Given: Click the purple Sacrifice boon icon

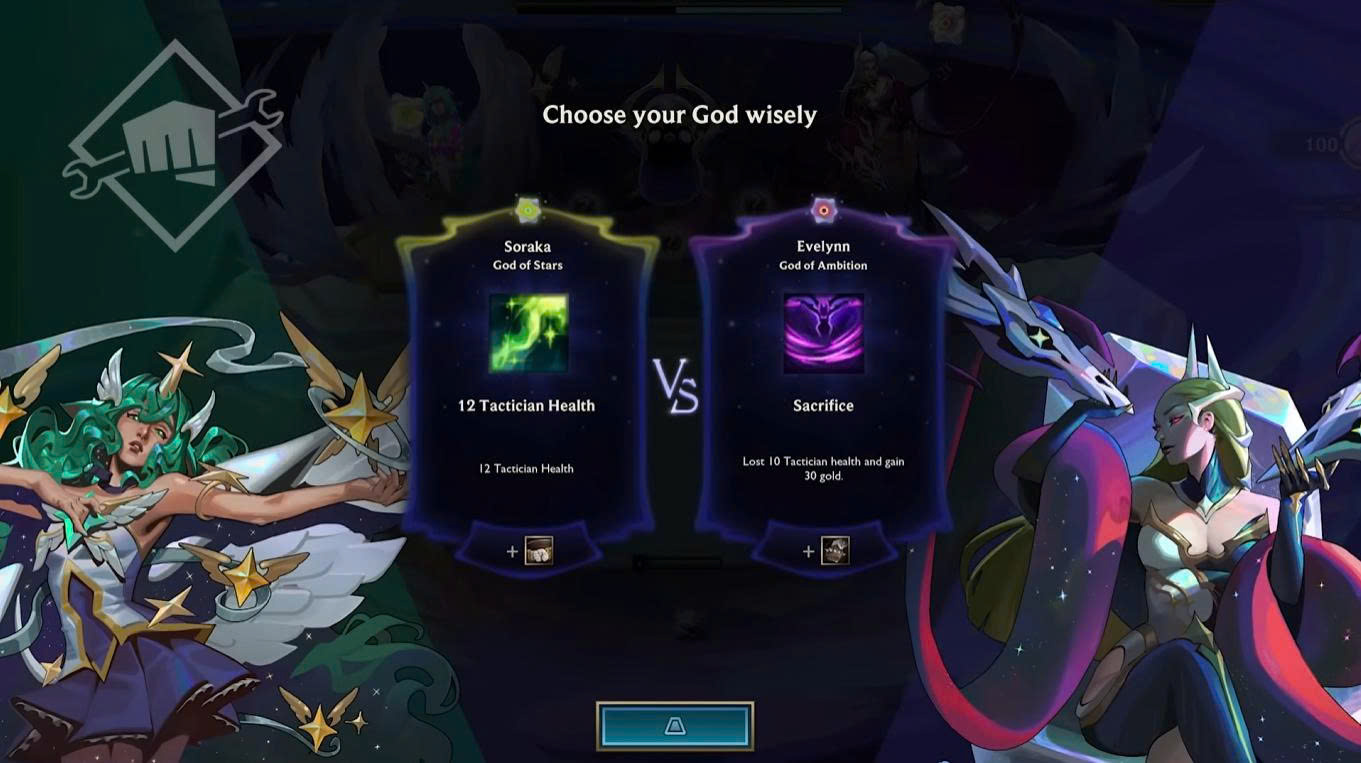Looking at the screenshot, I should 823,333.
